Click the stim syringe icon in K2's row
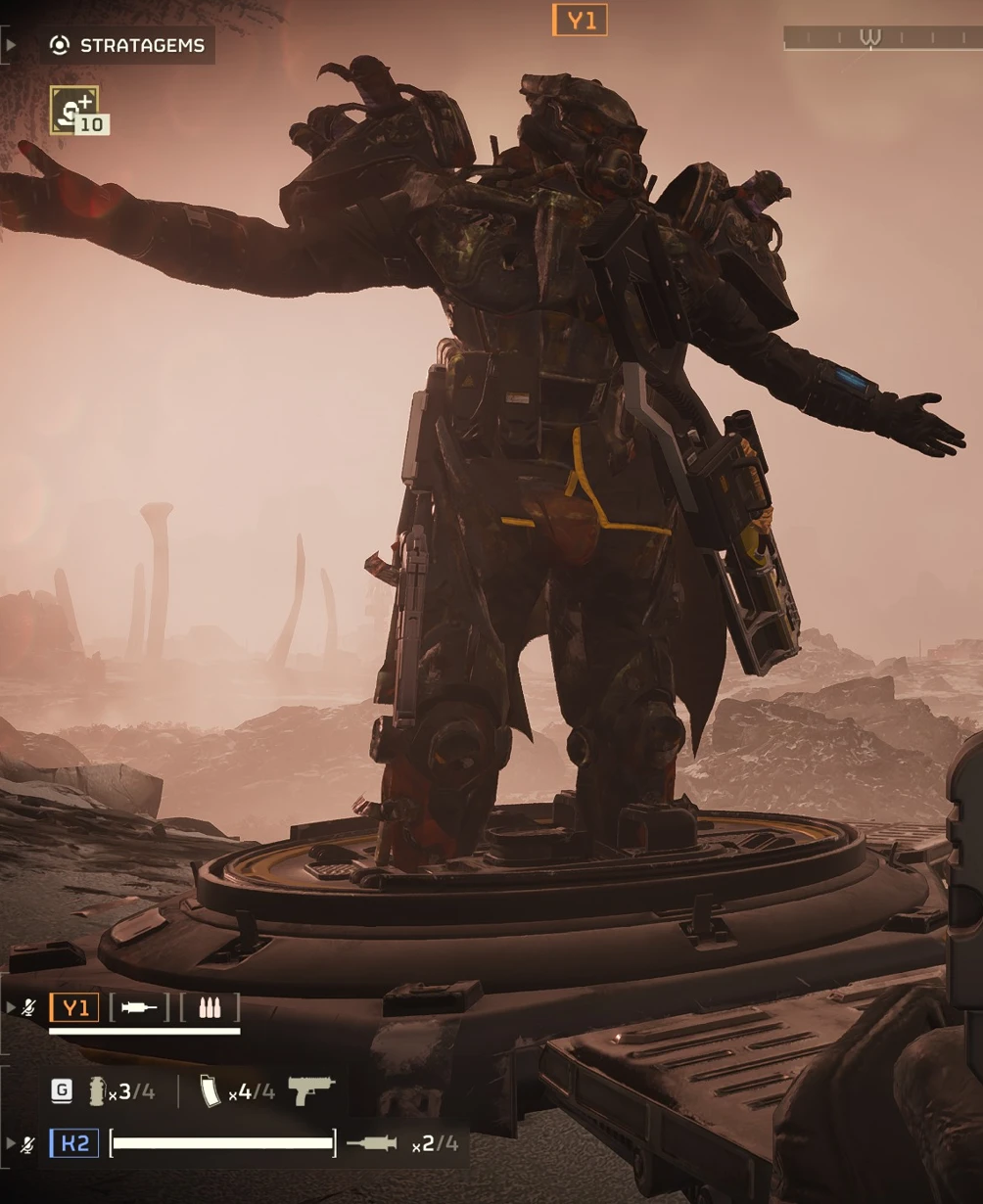The width and height of the screenshot is (983, 1204). tap(372, 1142)
